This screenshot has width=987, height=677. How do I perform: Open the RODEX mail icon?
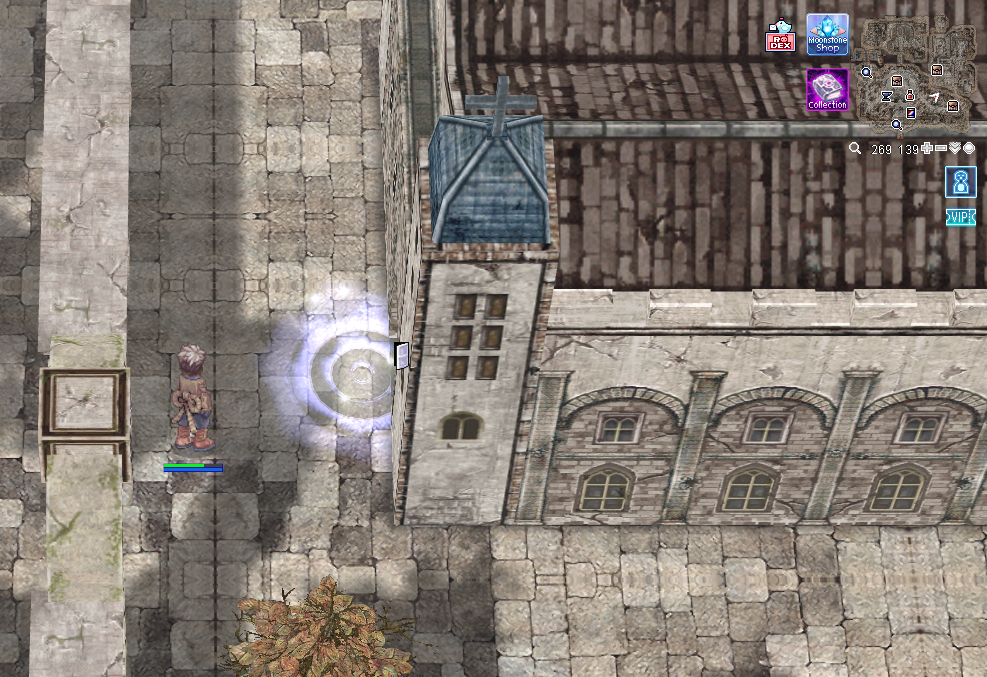tap(780, 36)
